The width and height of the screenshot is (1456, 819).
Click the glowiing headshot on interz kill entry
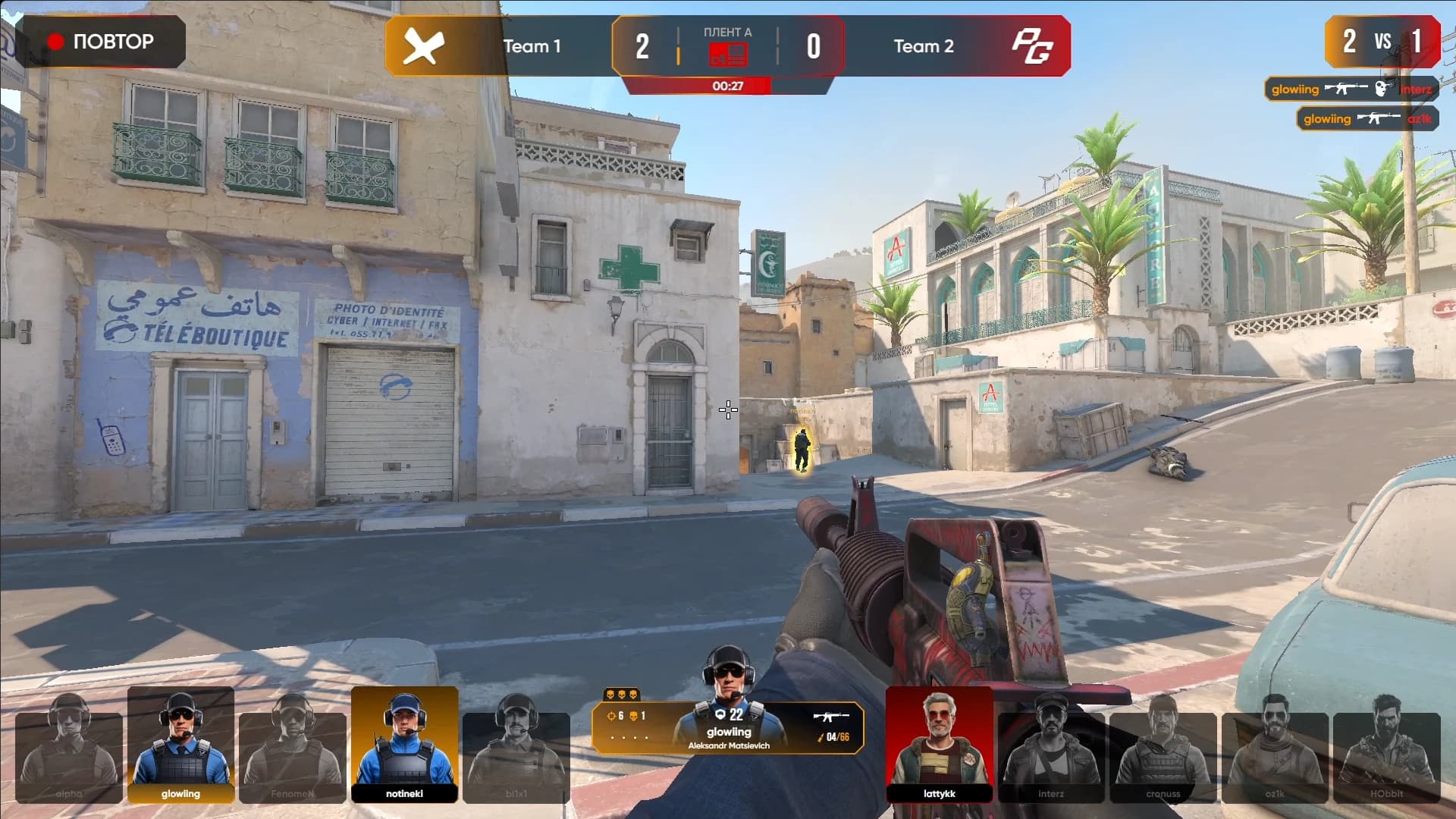click(x=1351, y=89)
